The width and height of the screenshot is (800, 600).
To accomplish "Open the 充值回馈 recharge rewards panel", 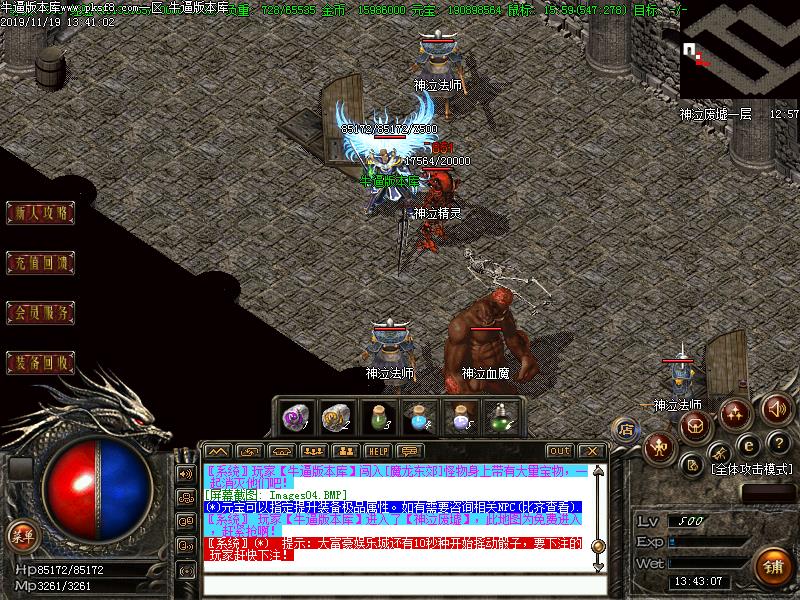I will pos(42,263).
